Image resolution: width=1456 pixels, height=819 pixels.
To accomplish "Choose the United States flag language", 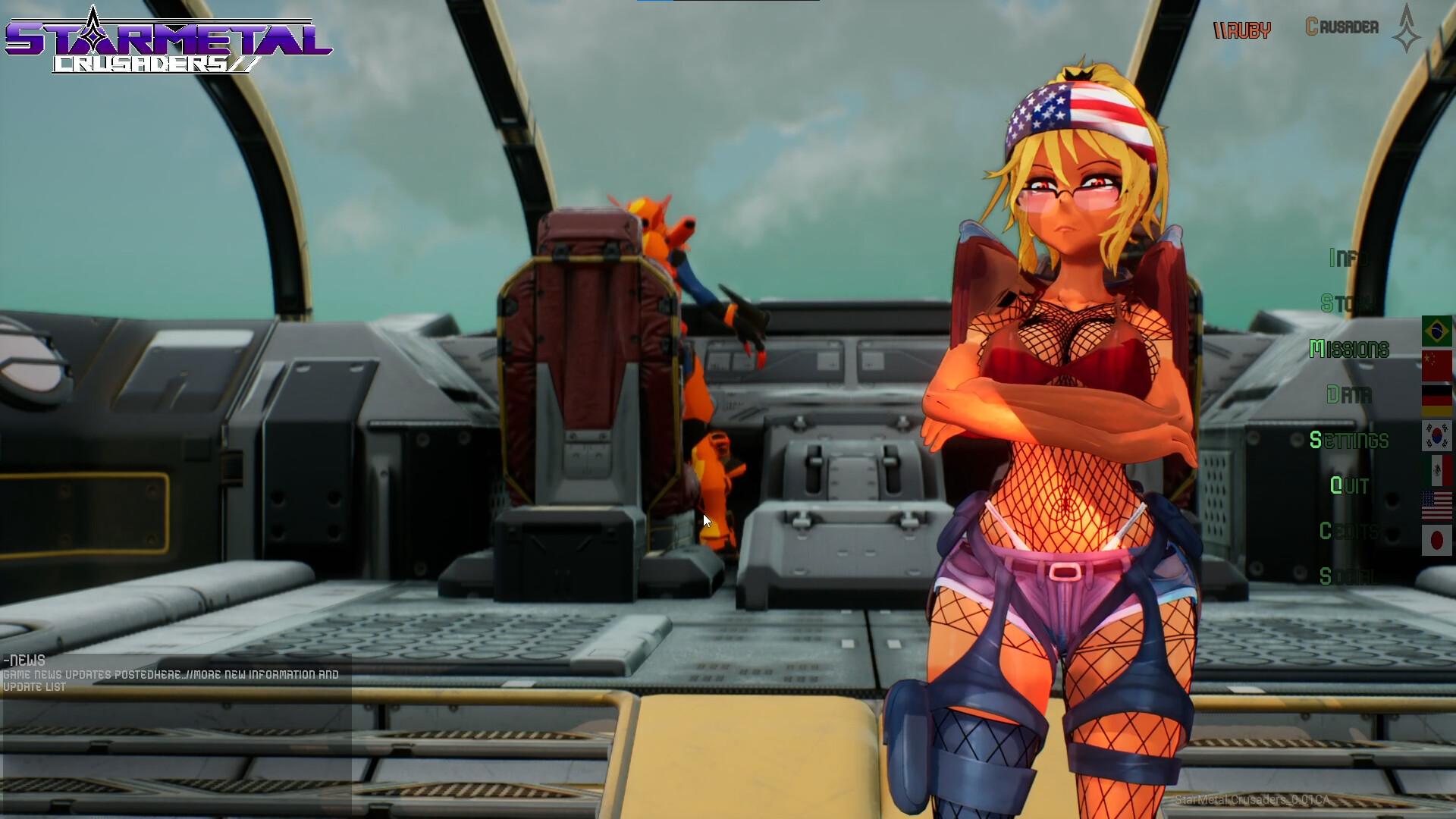I will (x=1436, y=506).
